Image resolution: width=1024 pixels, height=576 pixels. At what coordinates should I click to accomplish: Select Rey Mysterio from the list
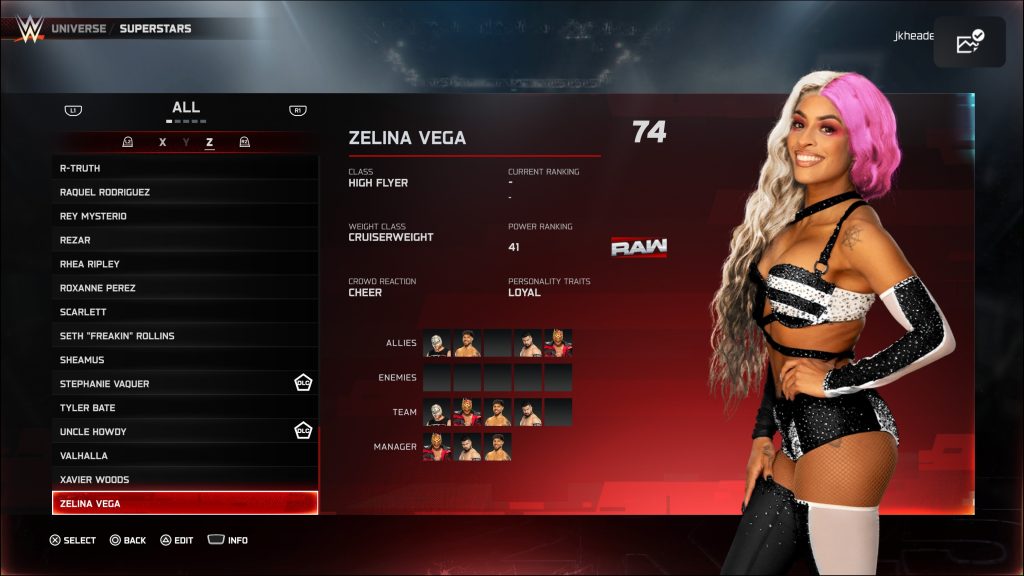[x=185, y=216]
